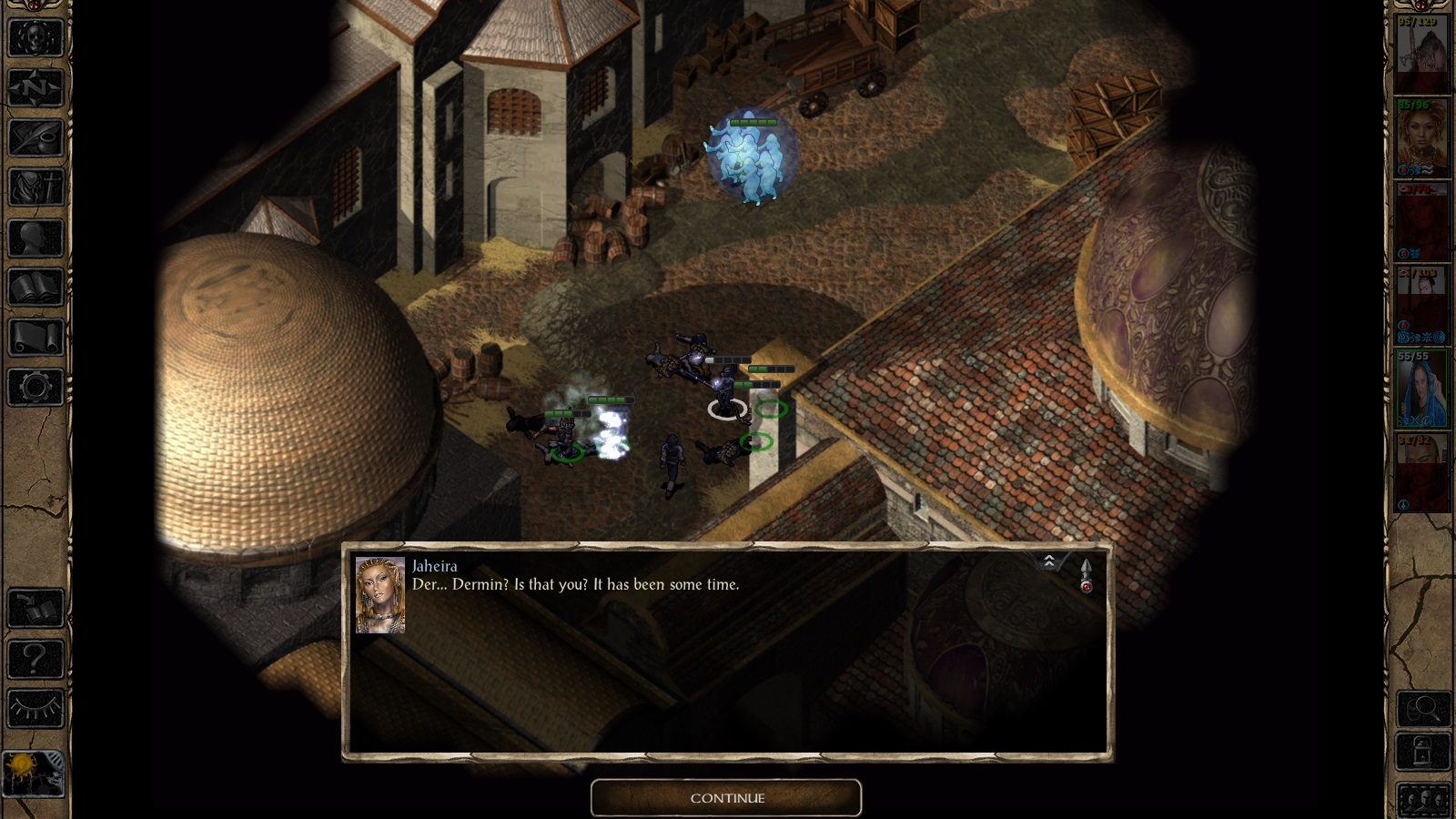The image size is (1456, 819).
Task: Click the skull icon button
Action: tap(35, 38)
